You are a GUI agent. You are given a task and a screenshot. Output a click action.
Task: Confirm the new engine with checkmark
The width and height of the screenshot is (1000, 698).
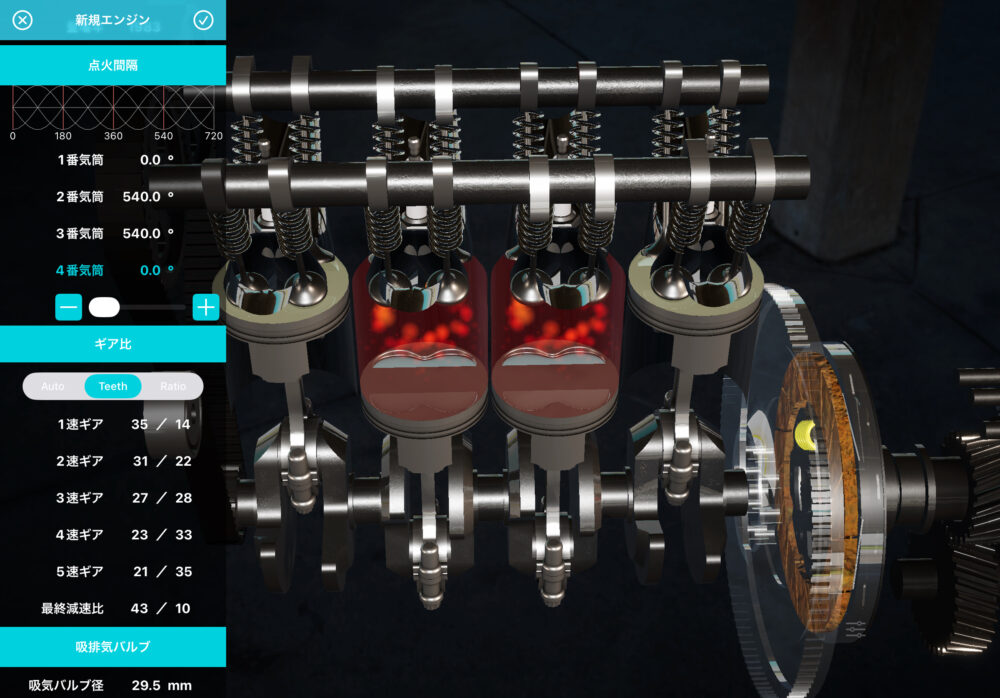(203, 20)
